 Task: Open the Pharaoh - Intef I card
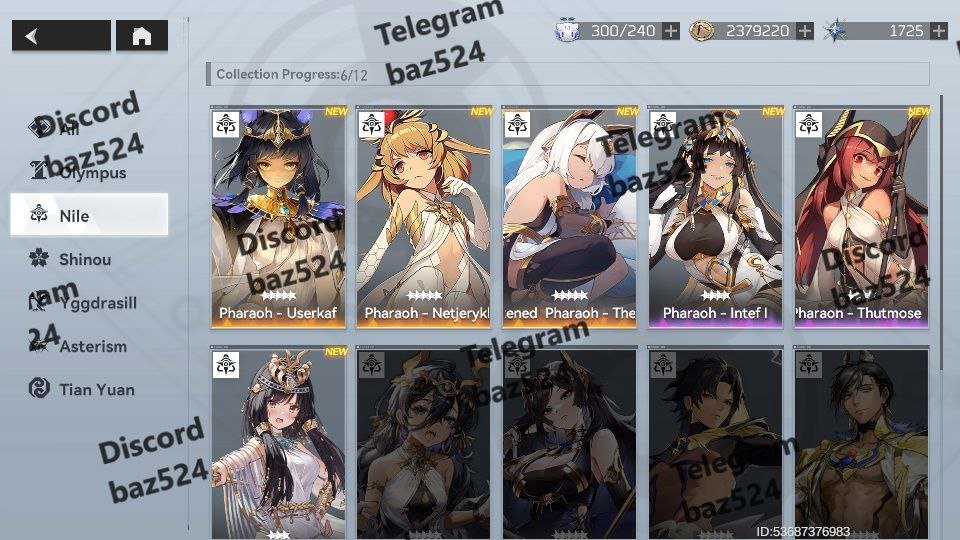click(716, 216)
